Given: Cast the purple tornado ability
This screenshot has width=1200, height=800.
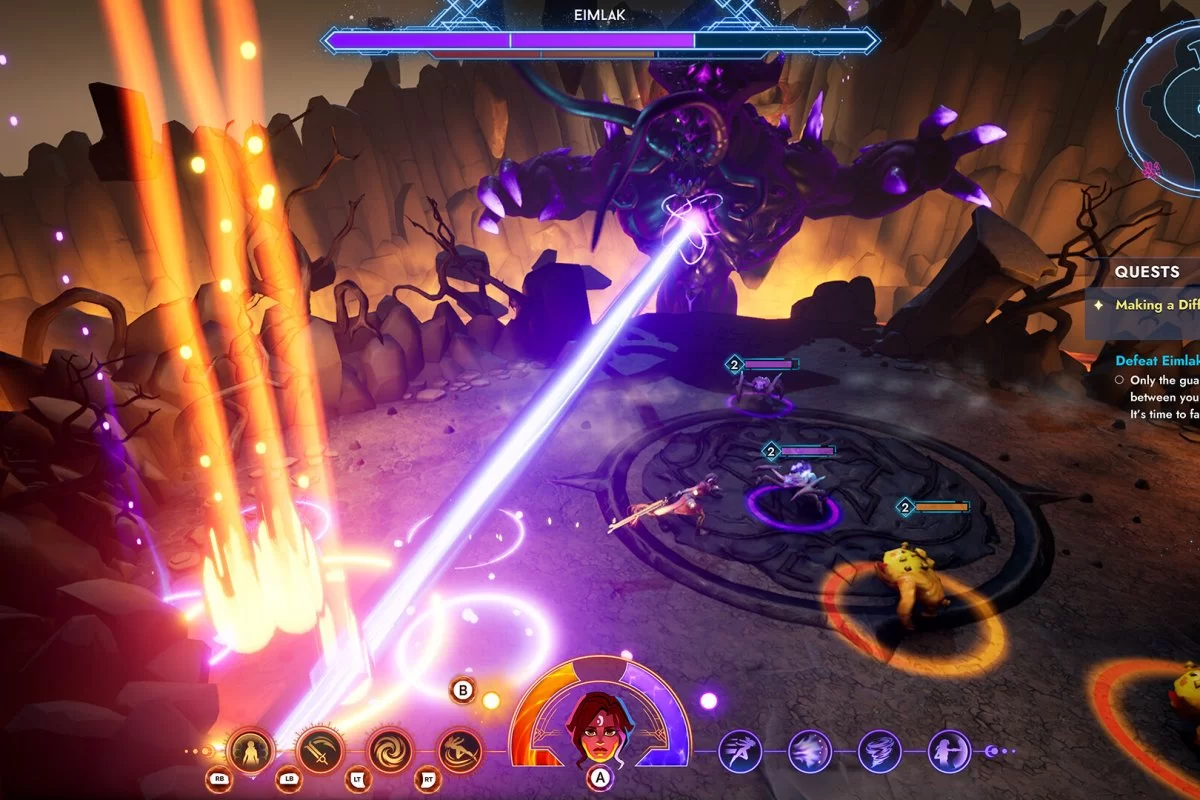Looking at the screenshot, I should [880, 751].
